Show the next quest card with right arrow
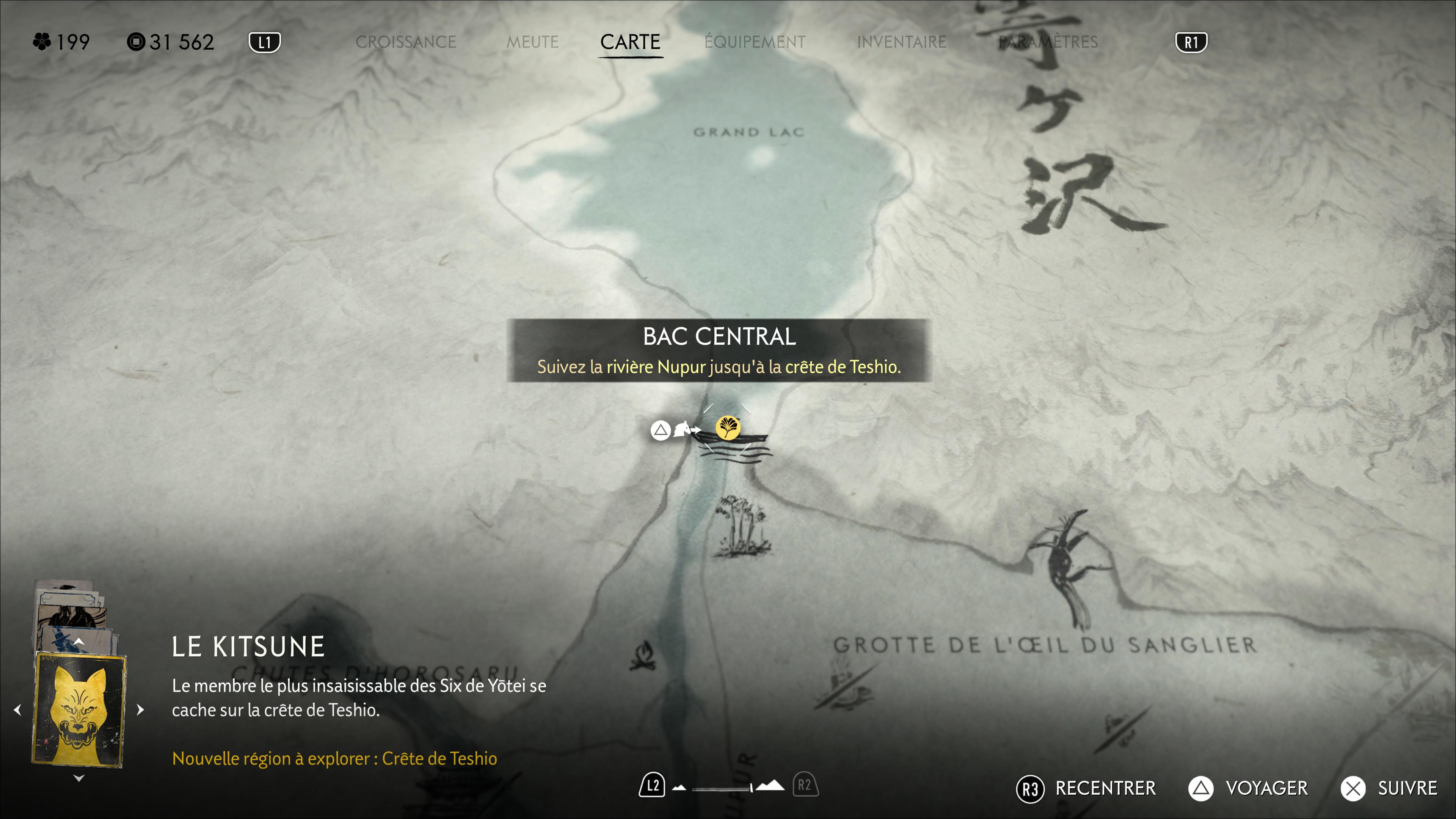Screen dimensions: 1456x819 click(140, 709)
